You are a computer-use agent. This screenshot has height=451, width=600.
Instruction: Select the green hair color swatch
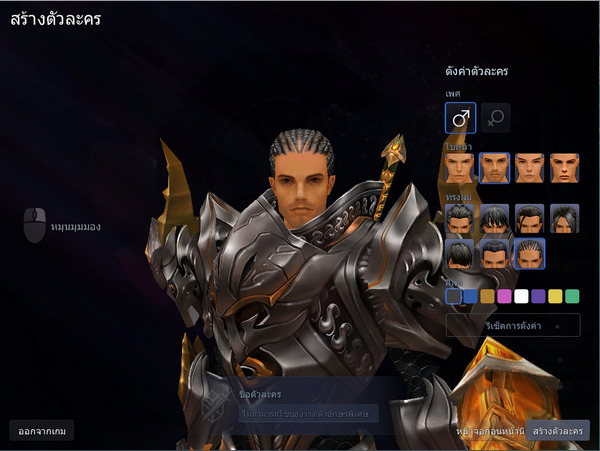(x=572, y=296)
